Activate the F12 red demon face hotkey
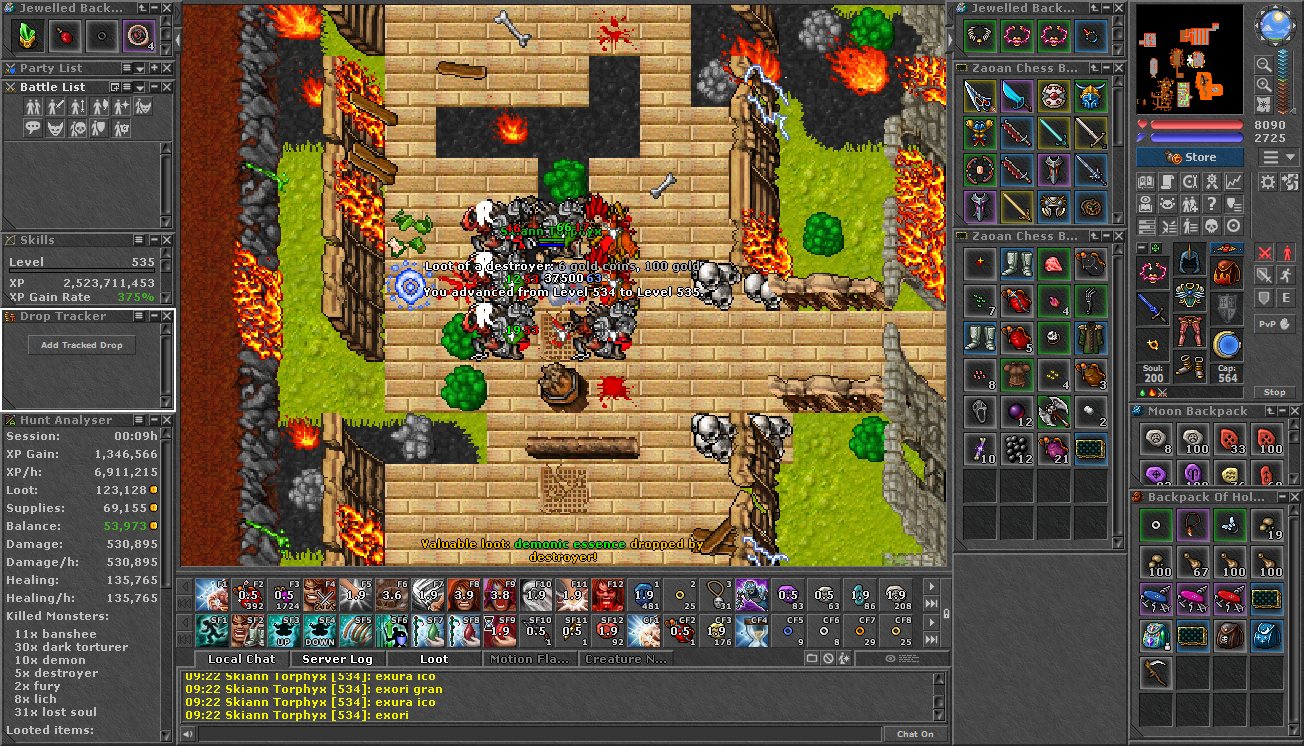1304x746 pixels. 607,595
